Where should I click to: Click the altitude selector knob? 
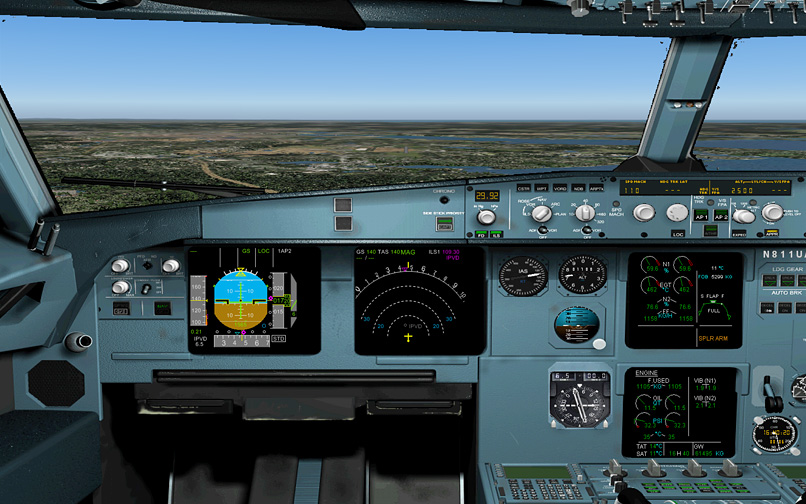tap(745, 214)
